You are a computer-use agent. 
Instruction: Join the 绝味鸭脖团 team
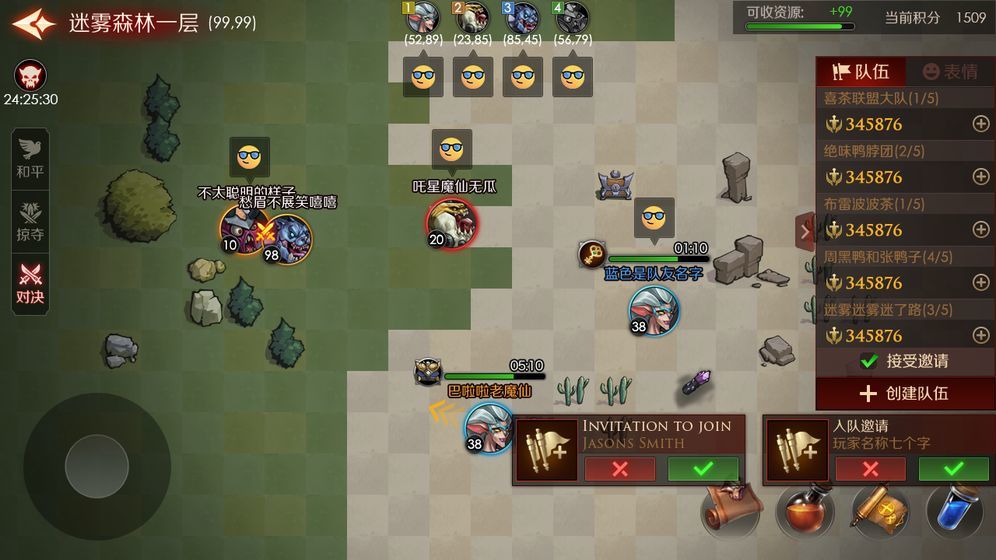tap(981, 177)
